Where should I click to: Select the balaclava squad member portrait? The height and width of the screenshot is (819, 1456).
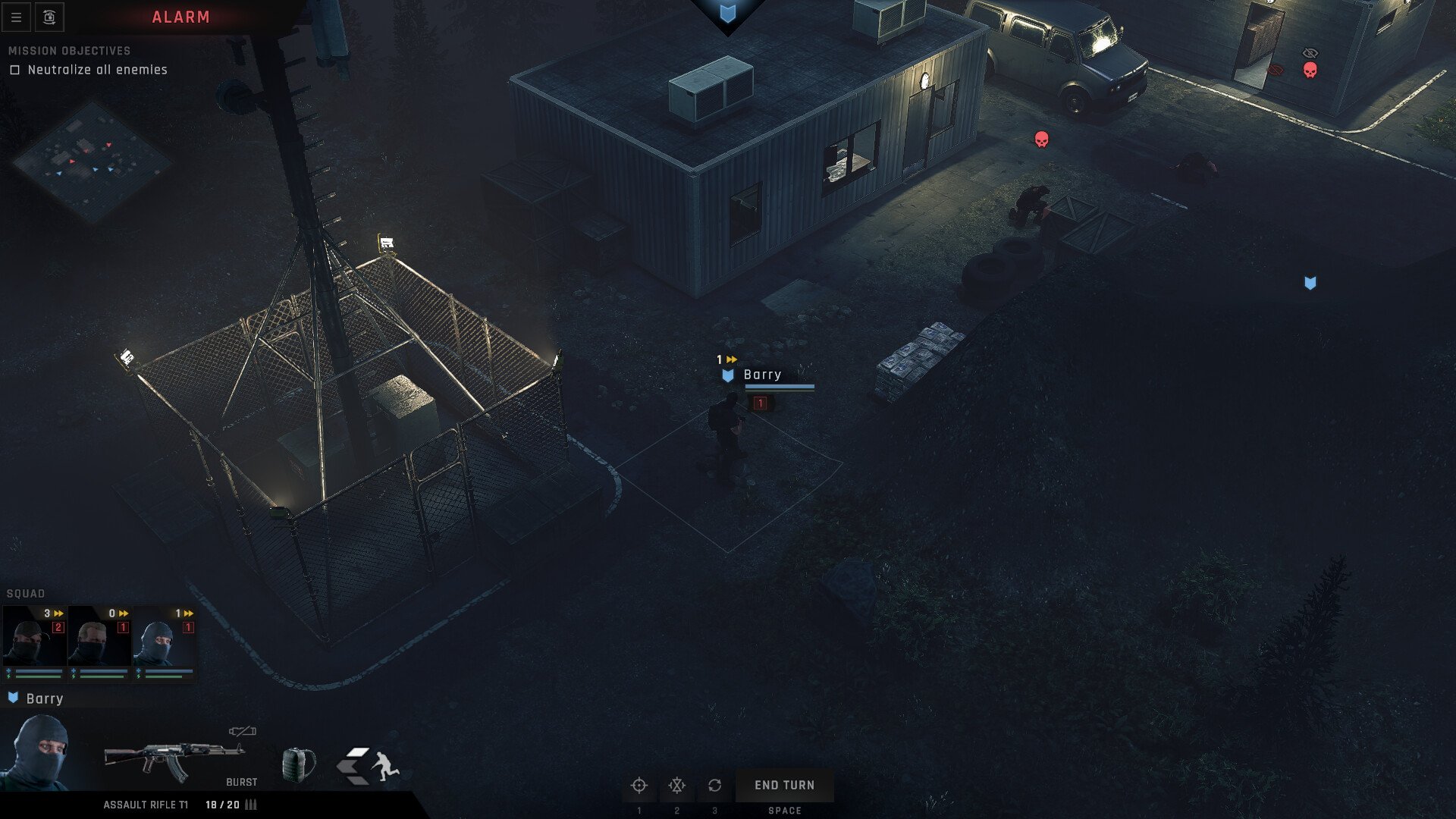[x=165, y=642]
